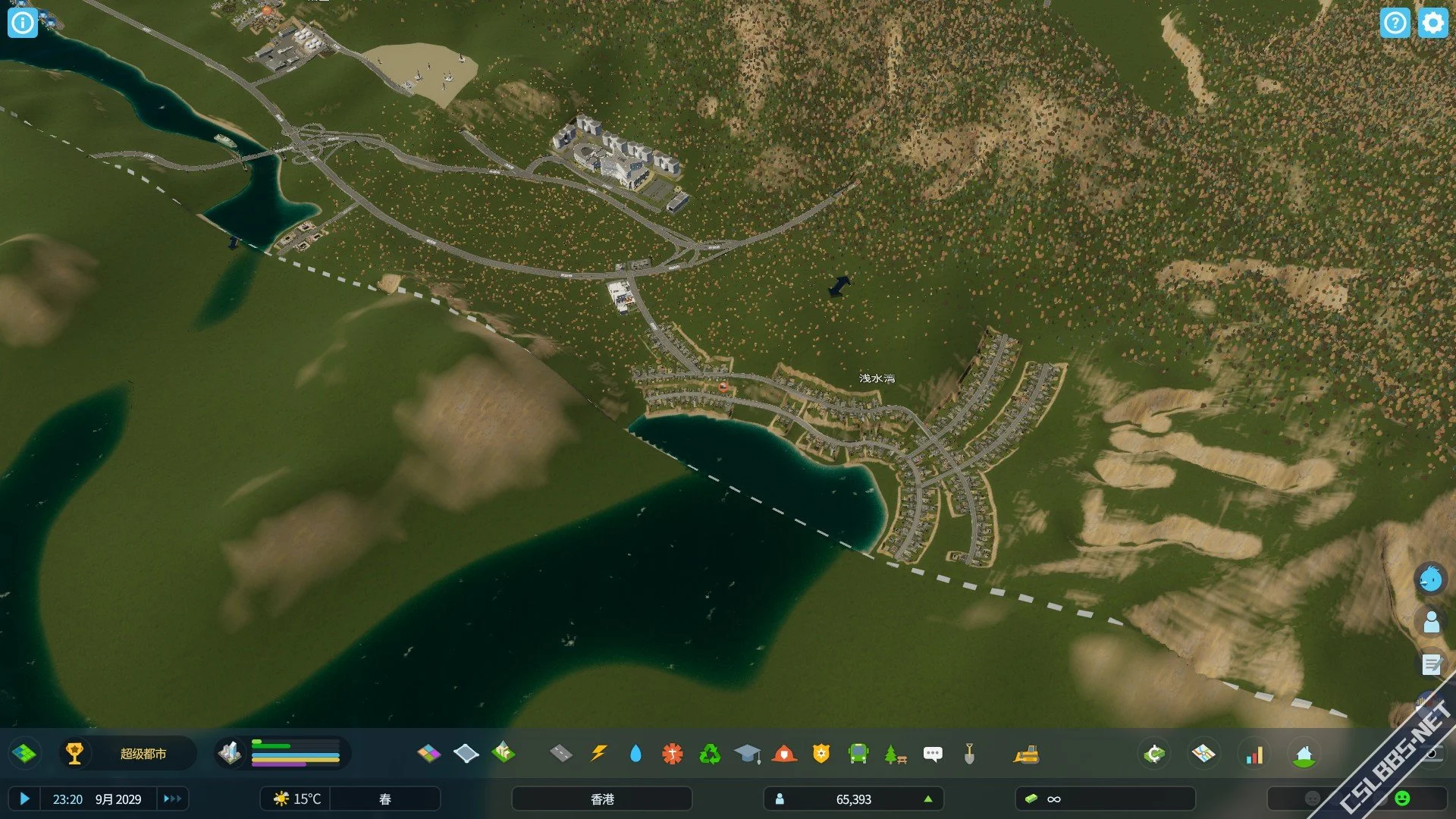Open the gear settings menu
Viewport: 1456px width, 819px height.
(1432, 23)
